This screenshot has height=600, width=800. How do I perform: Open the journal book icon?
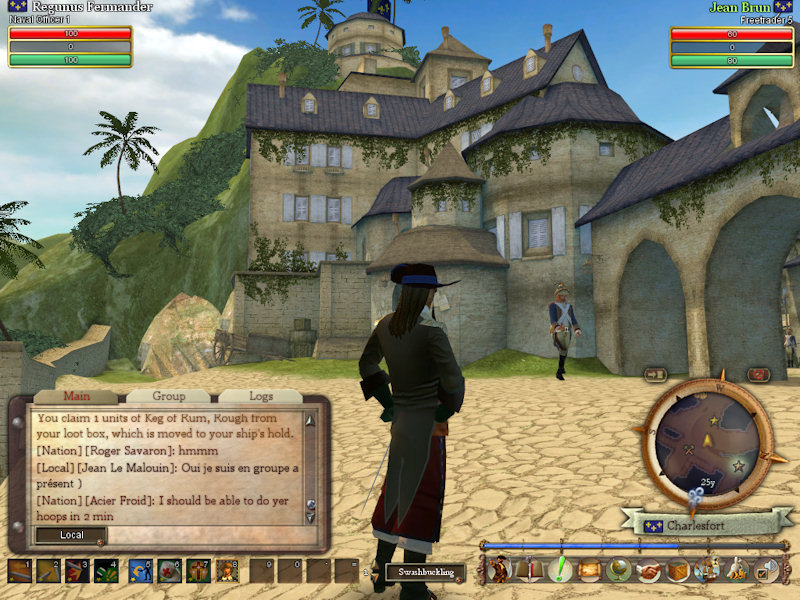point(528,570)
